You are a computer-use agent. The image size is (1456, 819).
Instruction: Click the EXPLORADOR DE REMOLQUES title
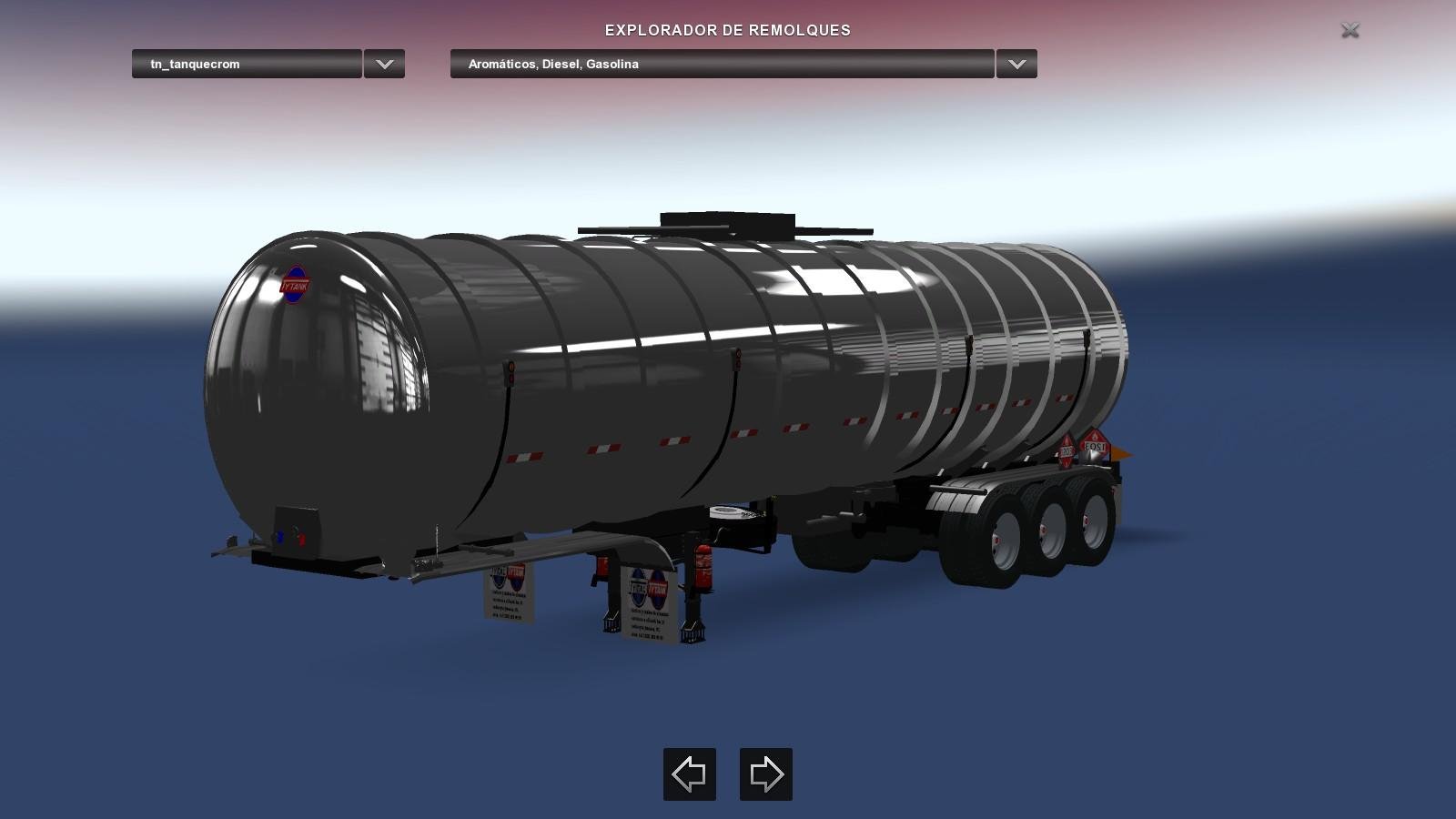coord(726,30)
